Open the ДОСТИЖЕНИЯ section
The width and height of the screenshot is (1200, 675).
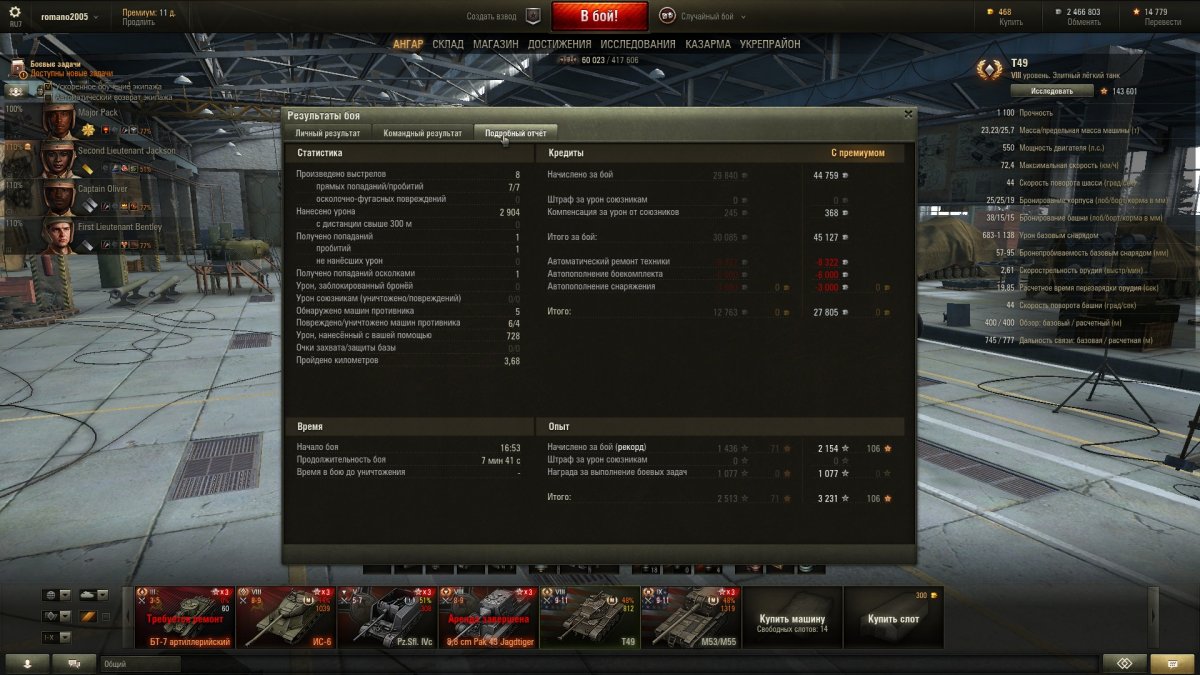click(x=559, y=45)
